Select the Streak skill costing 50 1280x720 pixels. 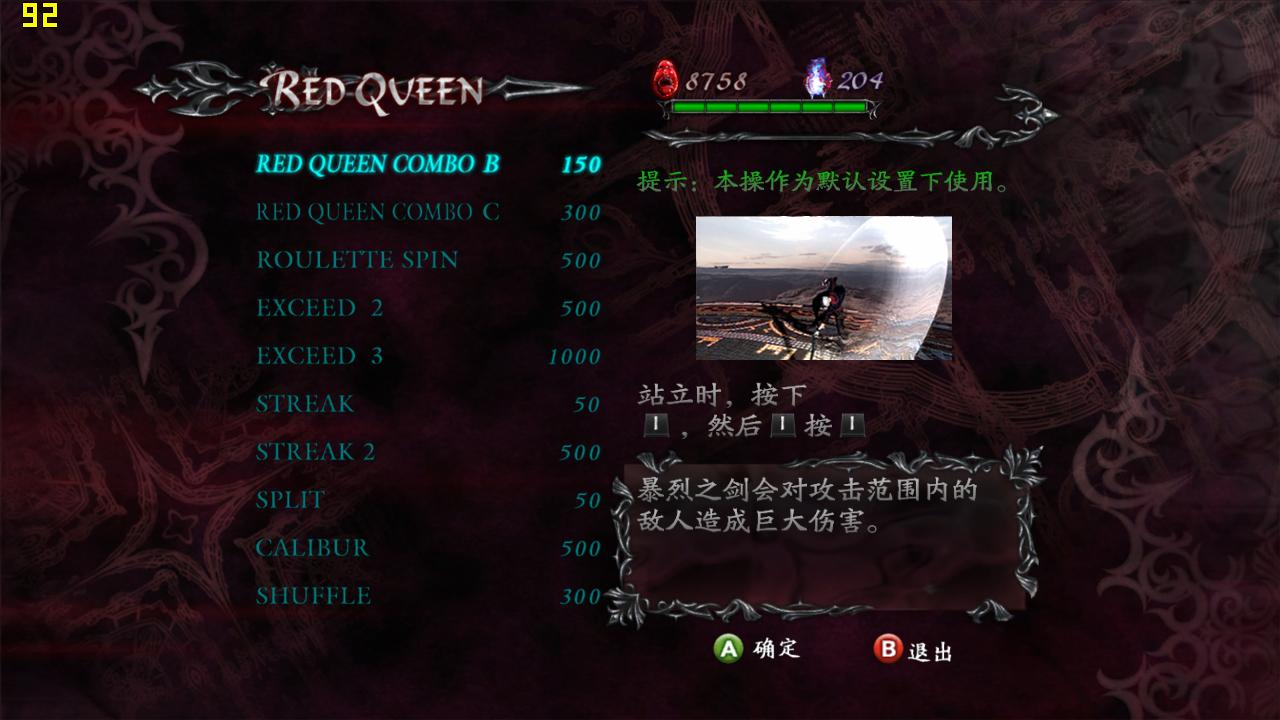[x=305, y=404]
